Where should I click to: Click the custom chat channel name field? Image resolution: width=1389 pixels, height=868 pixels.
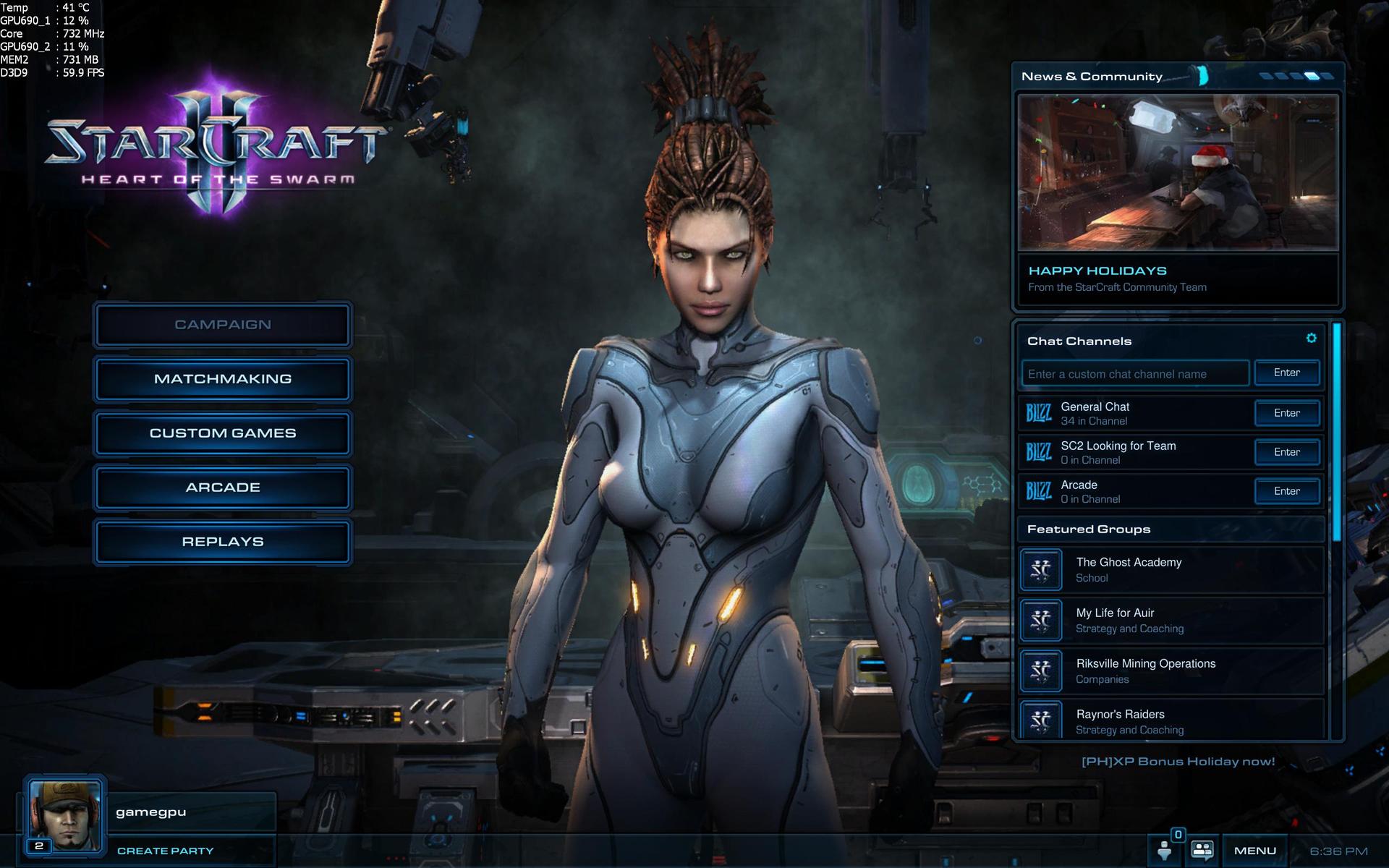(1134, 374)
